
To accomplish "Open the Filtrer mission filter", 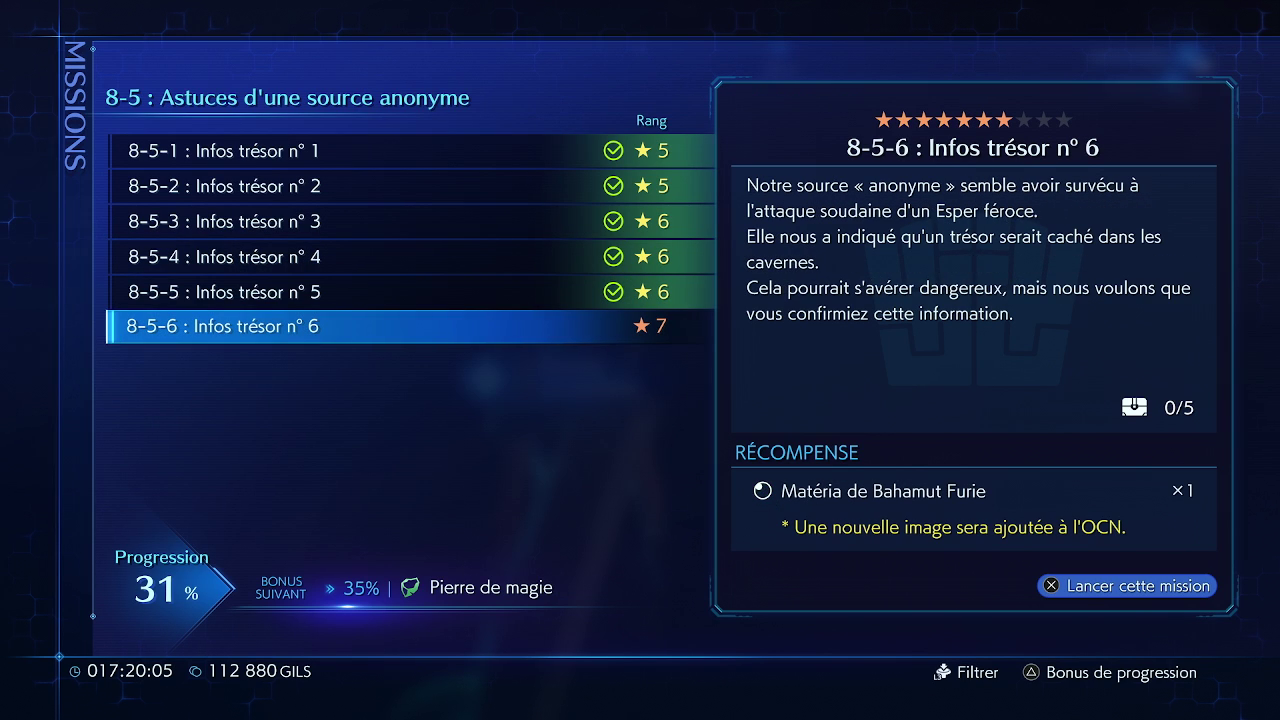I will [966, 673].
